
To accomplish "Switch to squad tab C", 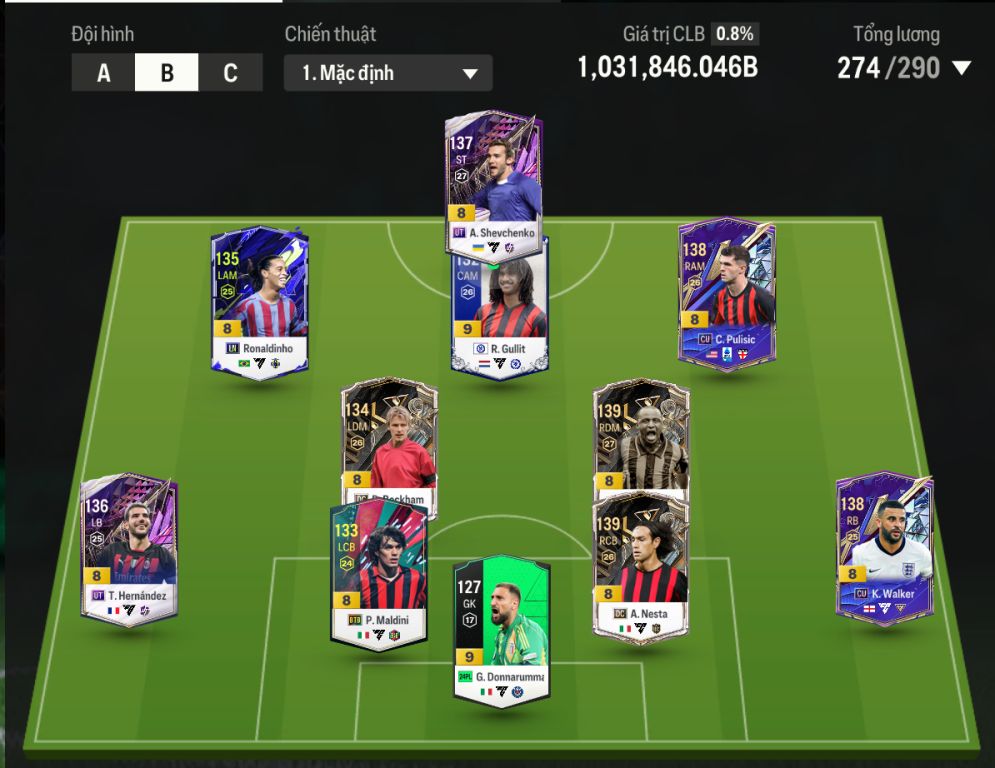I will coord(230,73).
